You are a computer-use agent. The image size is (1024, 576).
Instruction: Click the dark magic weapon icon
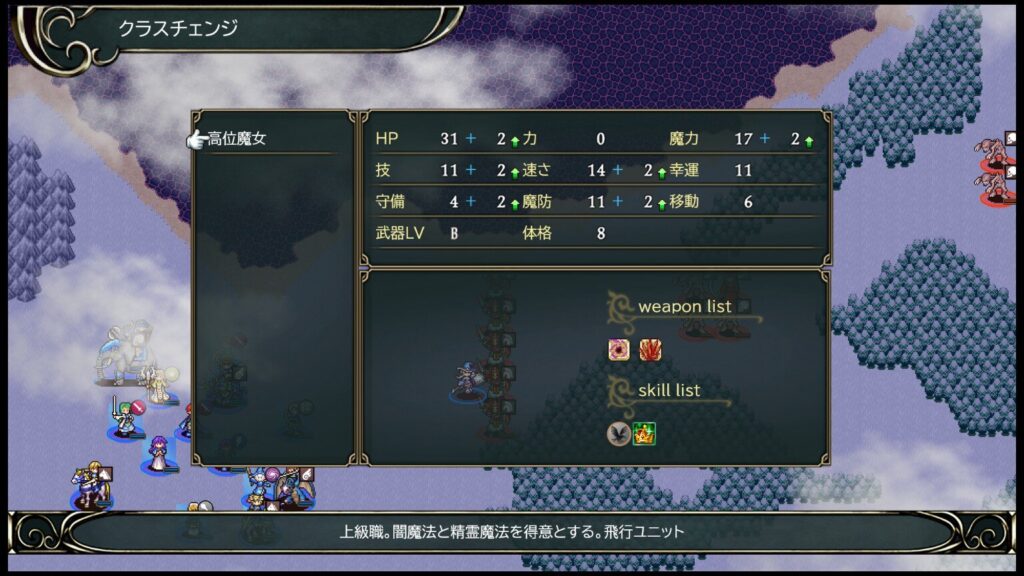tap(619, 350)
